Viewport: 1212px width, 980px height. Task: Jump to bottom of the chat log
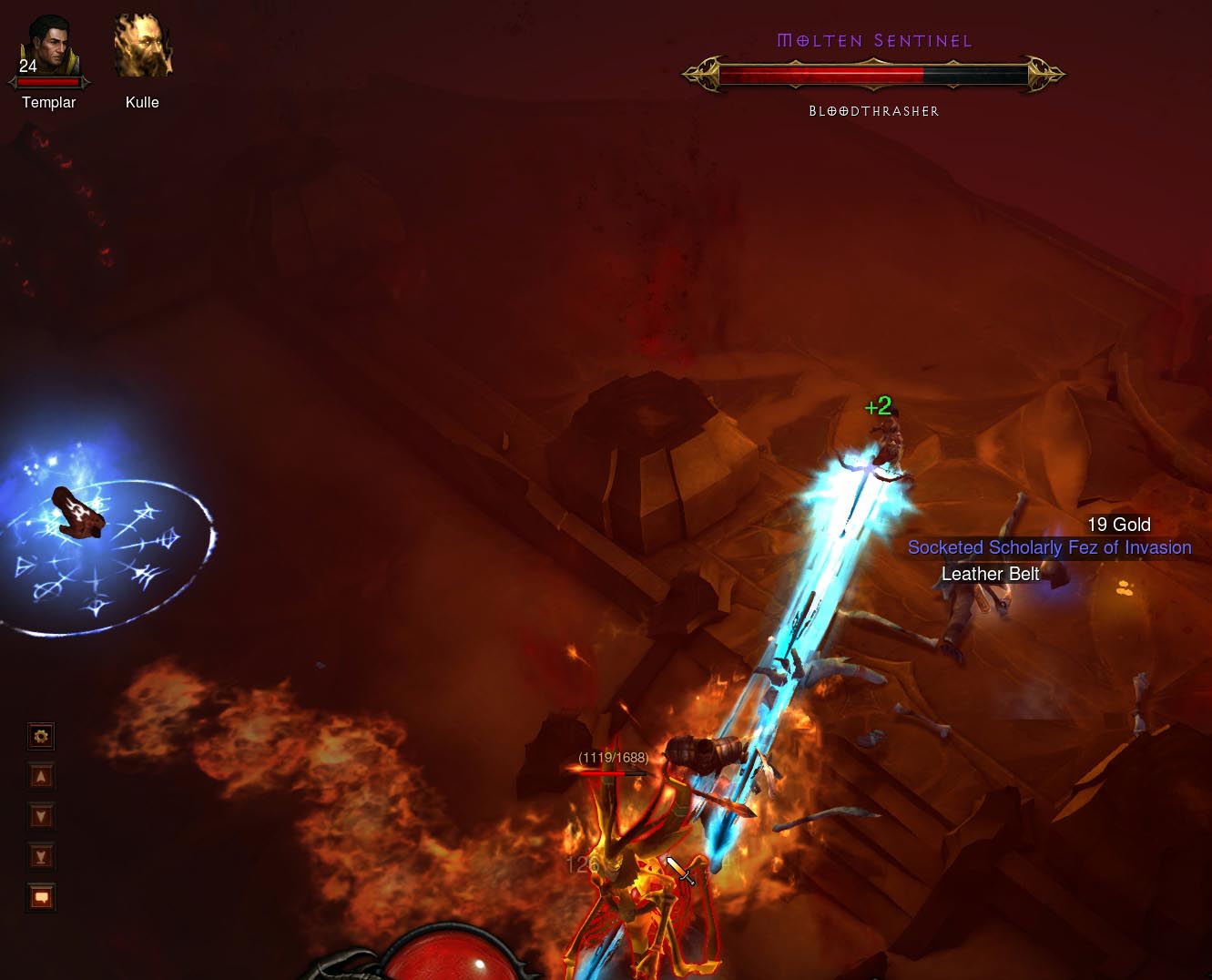tap(41, 856)
